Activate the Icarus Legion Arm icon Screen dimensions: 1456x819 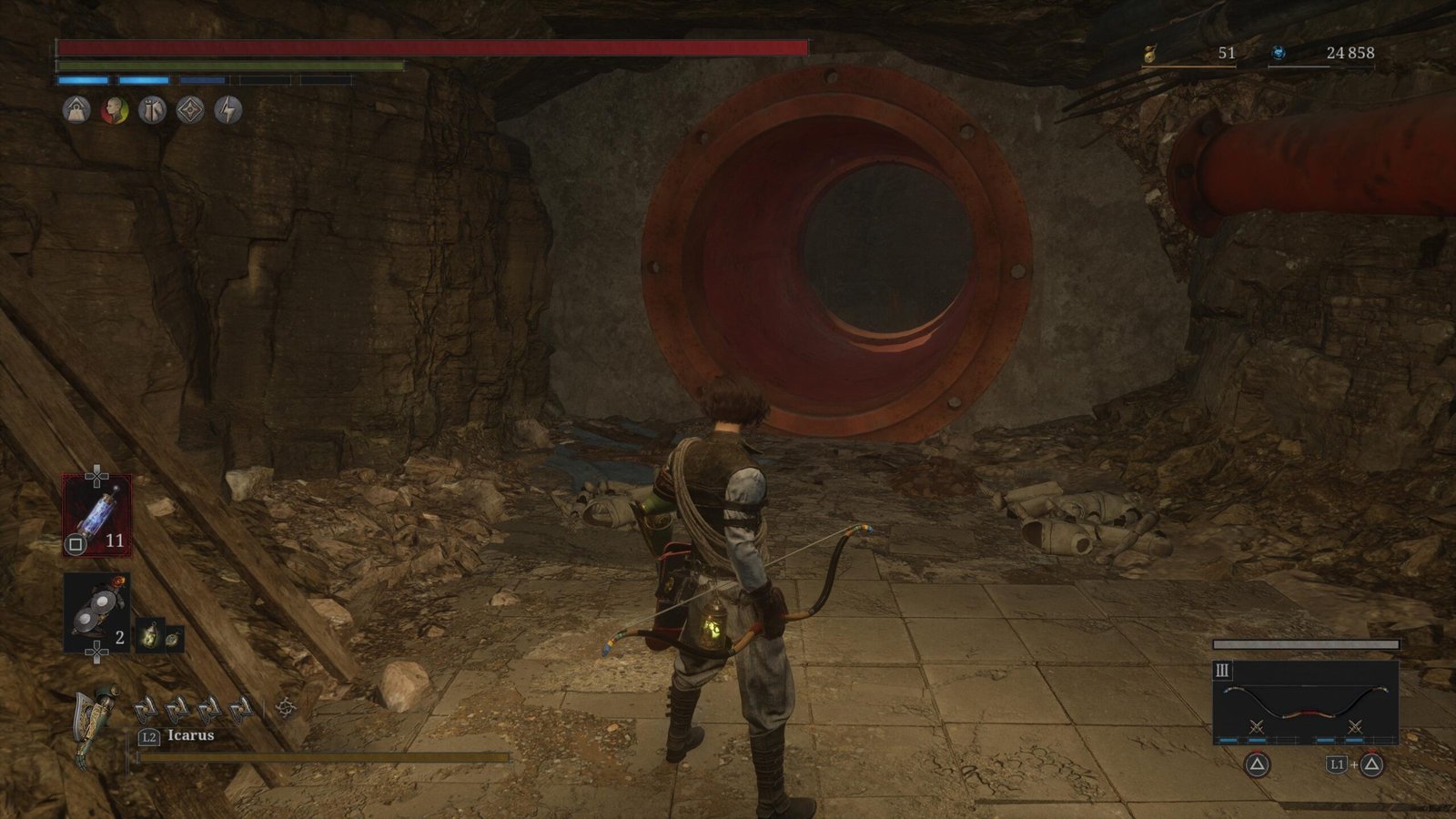[96, 720]
